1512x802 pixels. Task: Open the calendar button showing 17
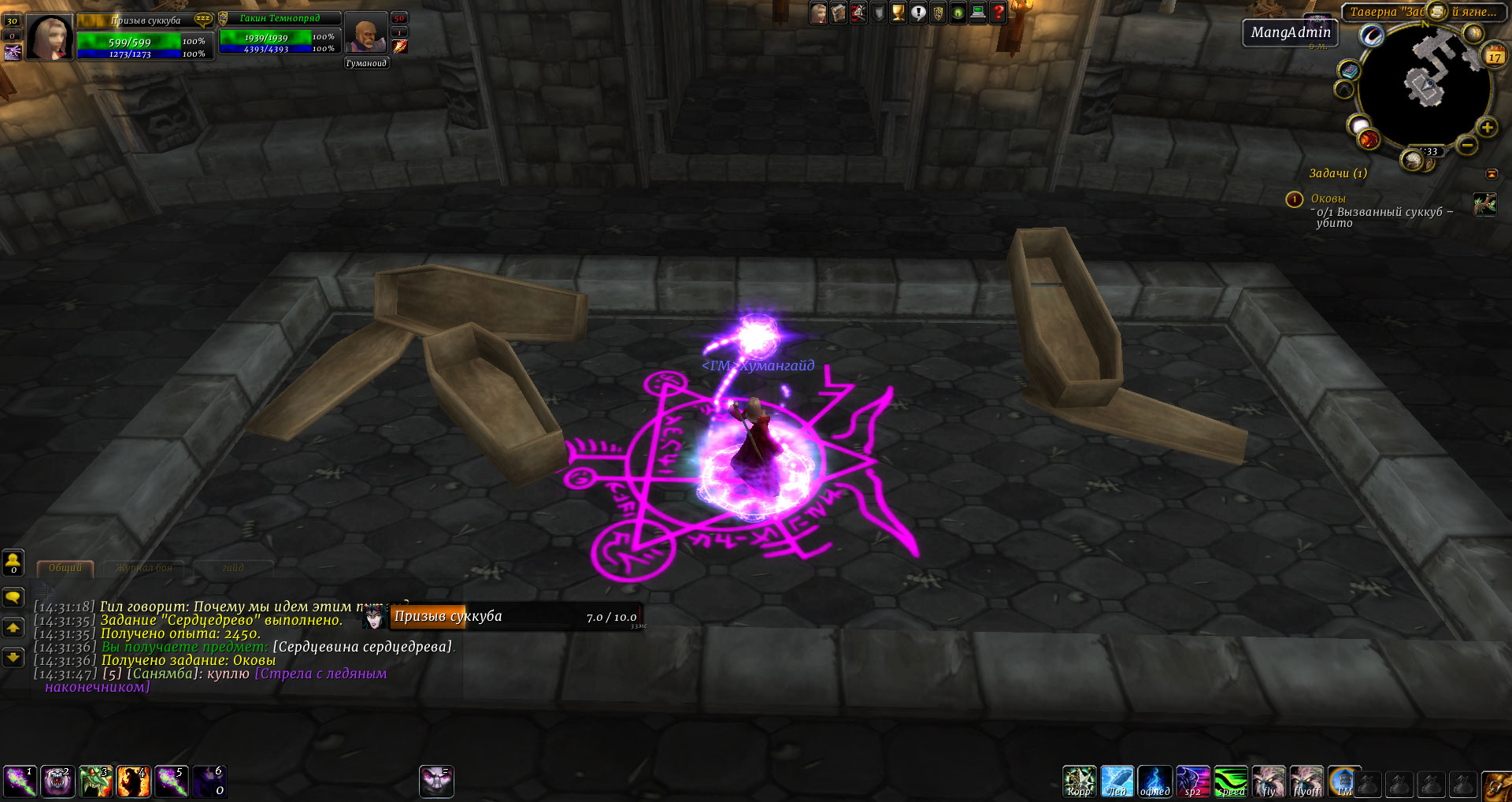click(1494, 56)
